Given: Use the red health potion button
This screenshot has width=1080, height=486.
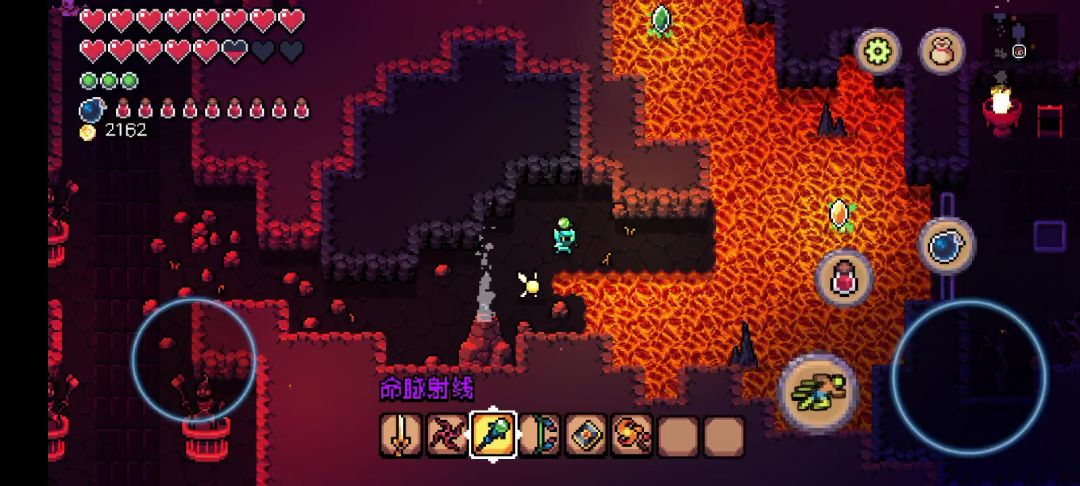Looking at the screenshot, I should [845, 278].
